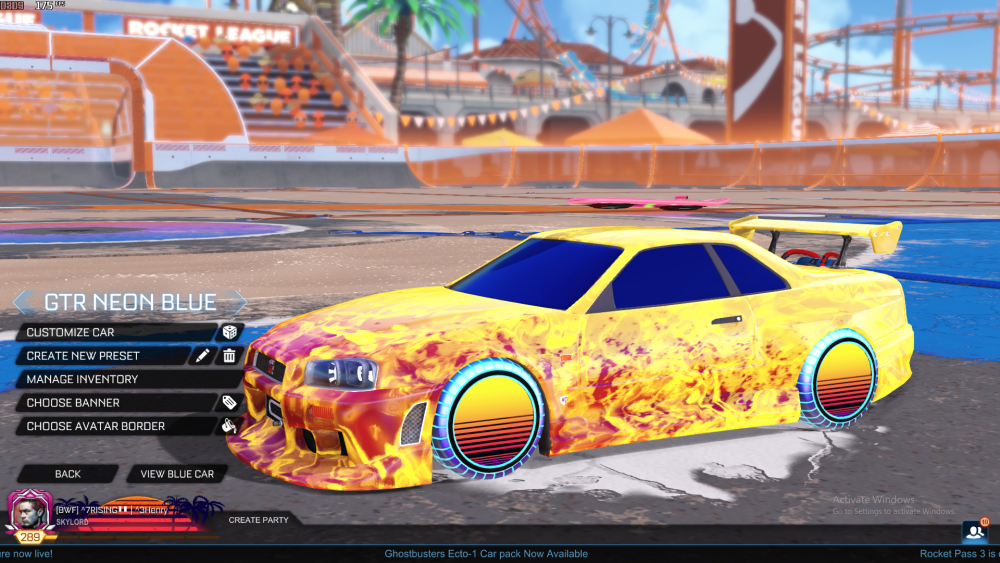This screenshot has width=1000, height=563.
Task: Switch view with View Blue Car
Action: 177,473
